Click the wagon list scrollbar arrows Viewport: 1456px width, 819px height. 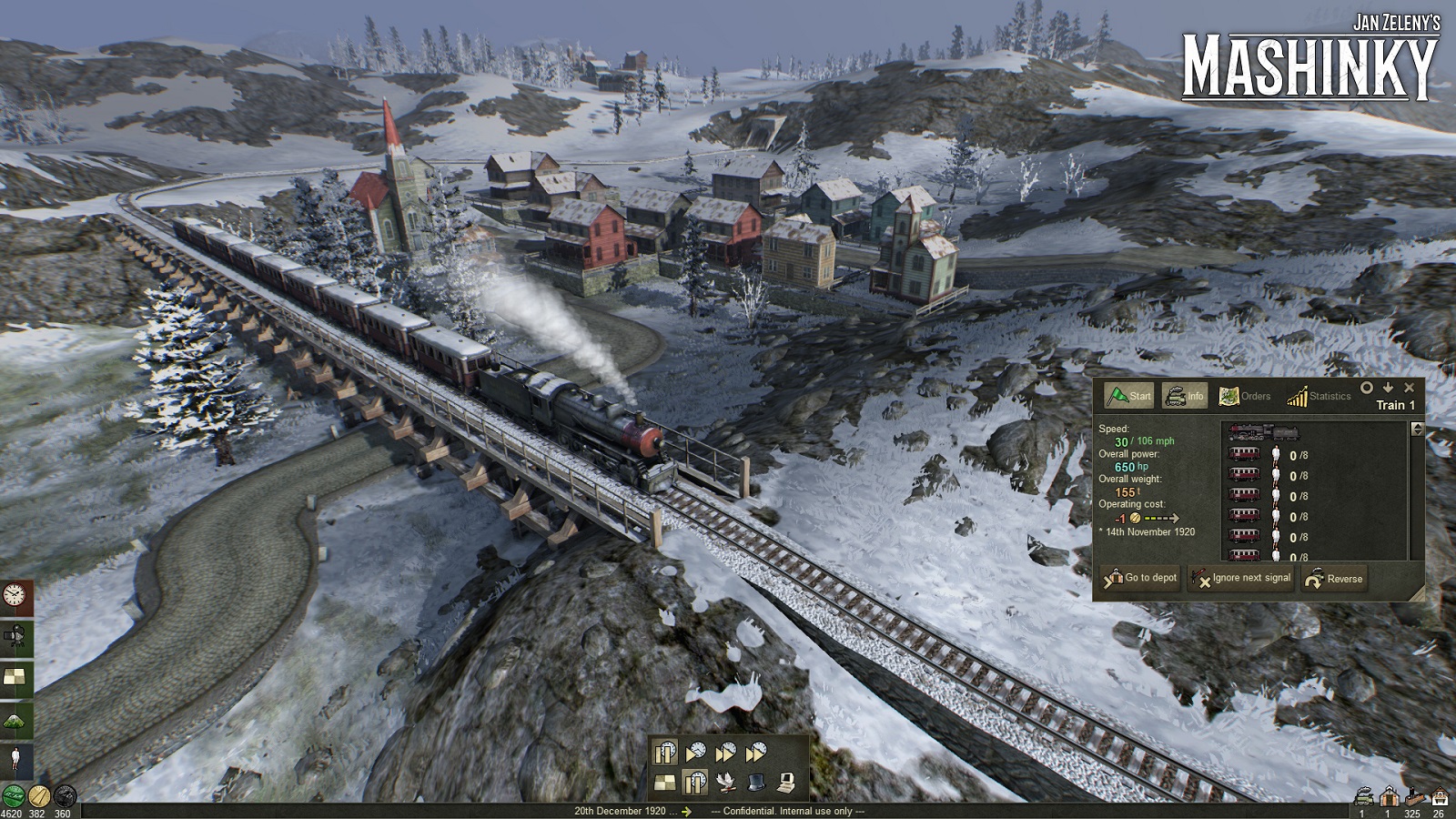pos(1417,429)
